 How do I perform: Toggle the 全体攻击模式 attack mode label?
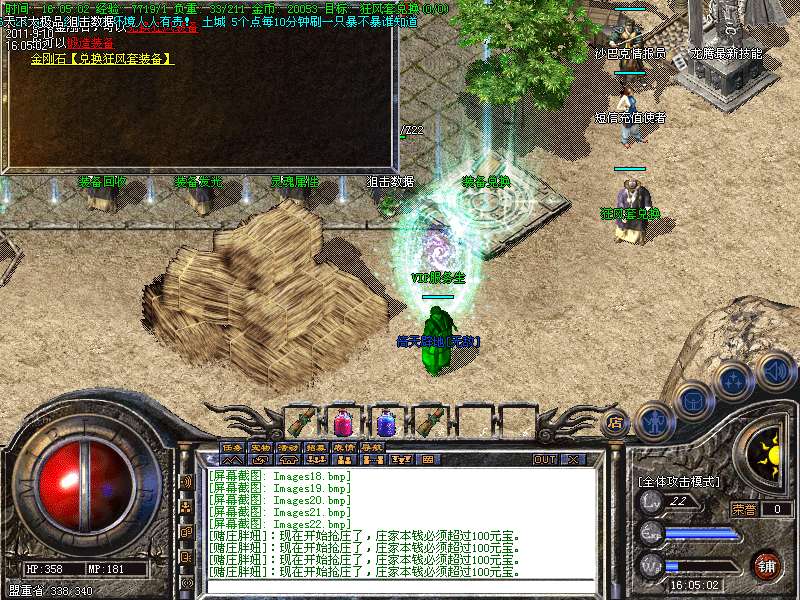coord(678,481)
